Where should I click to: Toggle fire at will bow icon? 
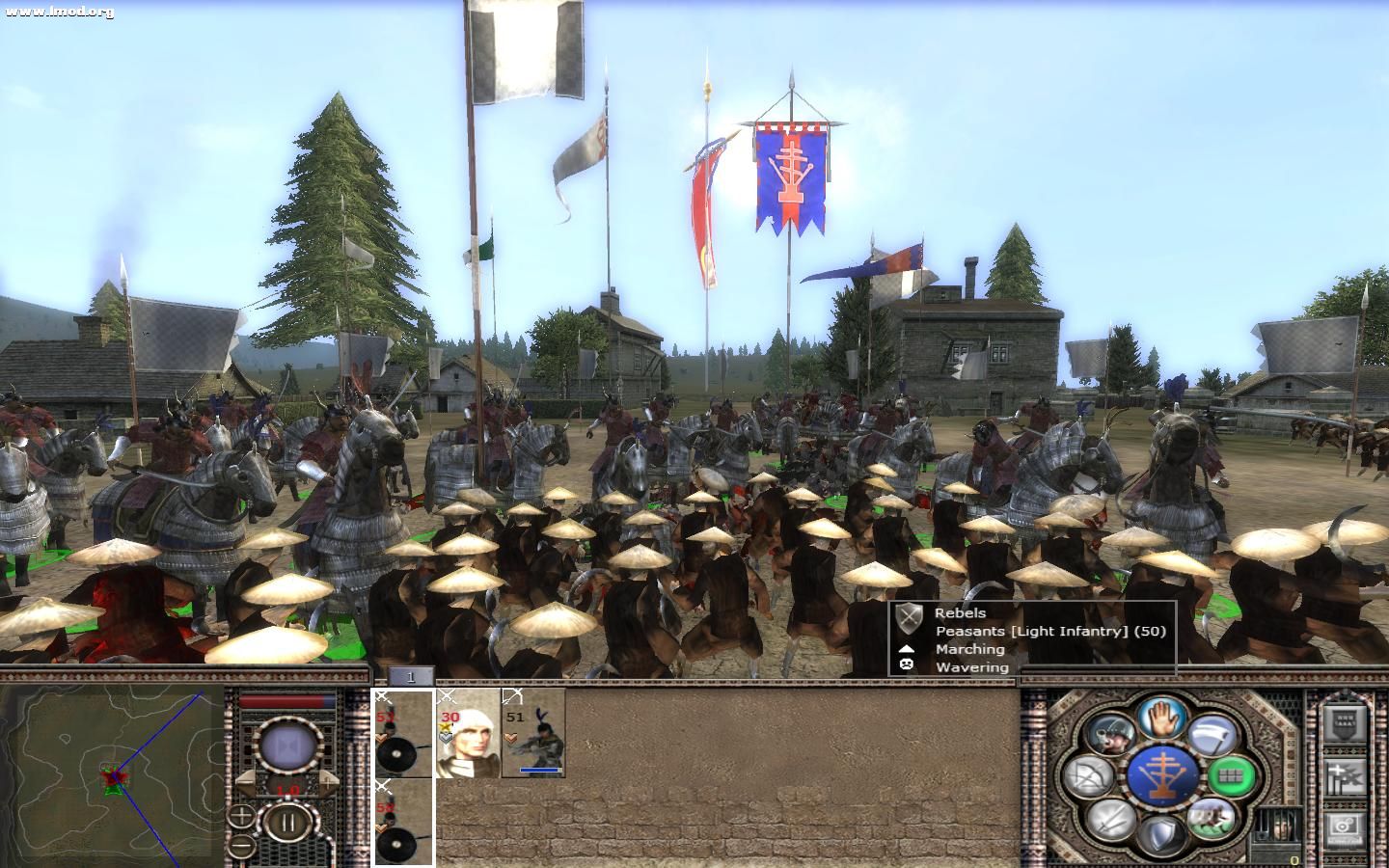pyautogui.click(x=1090, y=774)
